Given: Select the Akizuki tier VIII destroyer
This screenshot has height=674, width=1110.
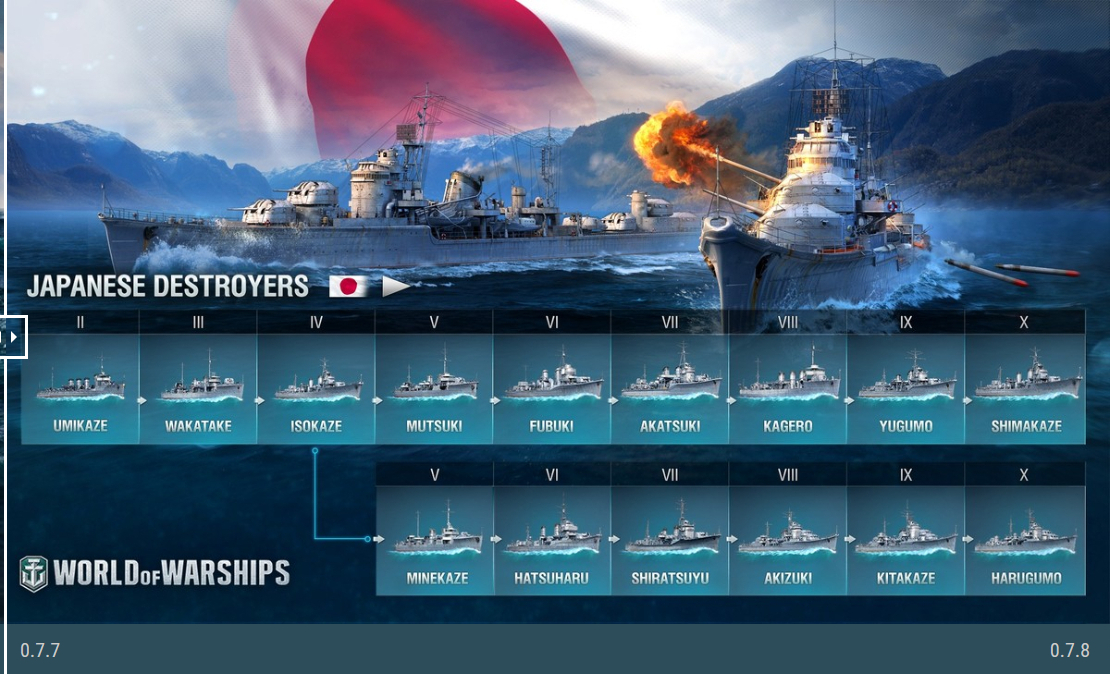Looking at the screenshot, I should pos(788,540).
